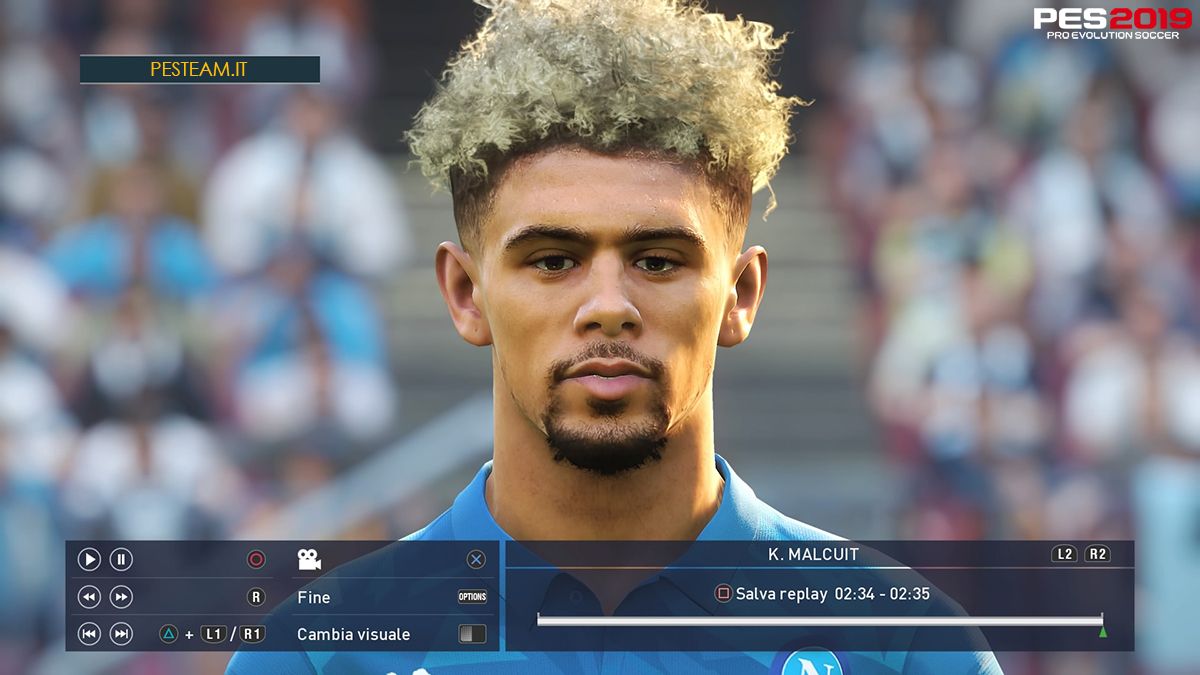Click Salva replay to save the replay
This screenshot has height=675, width=1200.
(780, 594)
